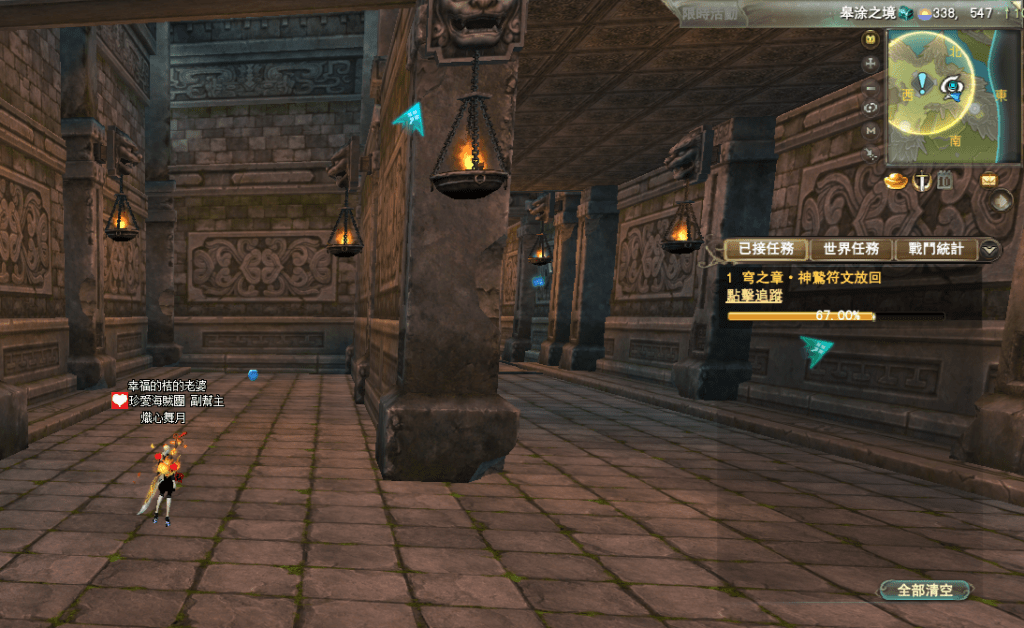The height and width of the screenshot is (628, 1024).
Task: Select the quest exclamation marker on the minimap
Action: 922,84
